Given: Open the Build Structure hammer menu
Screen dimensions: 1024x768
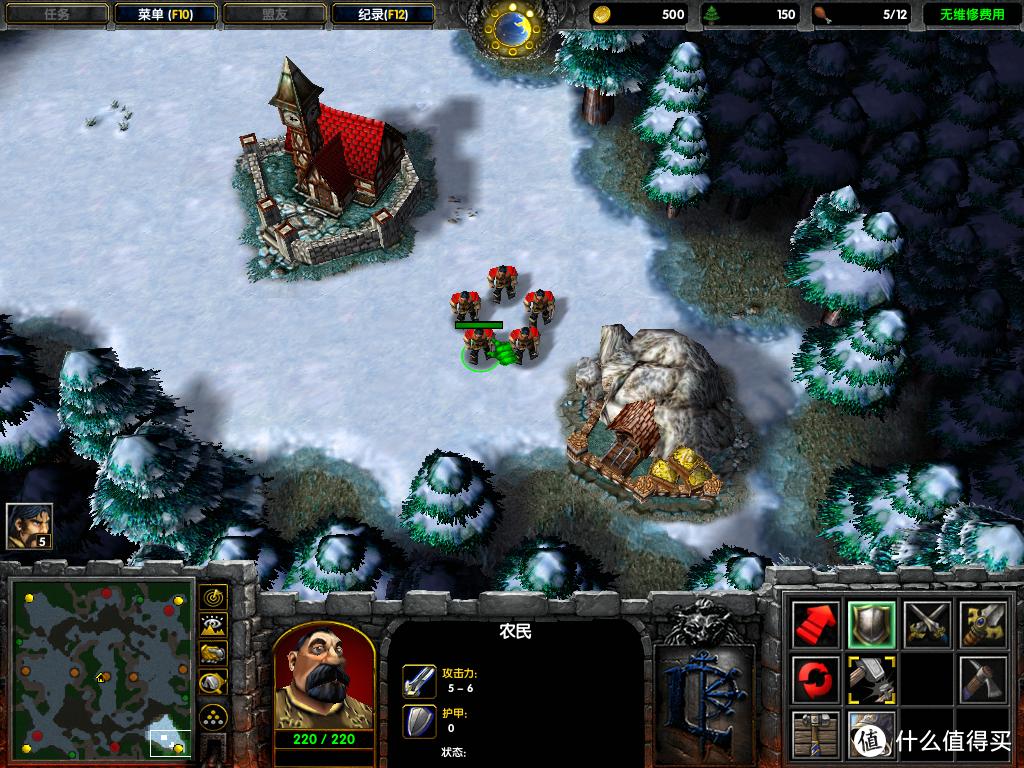Looking at the screenshot, I should pyautogui.click(x=814, y=736).
